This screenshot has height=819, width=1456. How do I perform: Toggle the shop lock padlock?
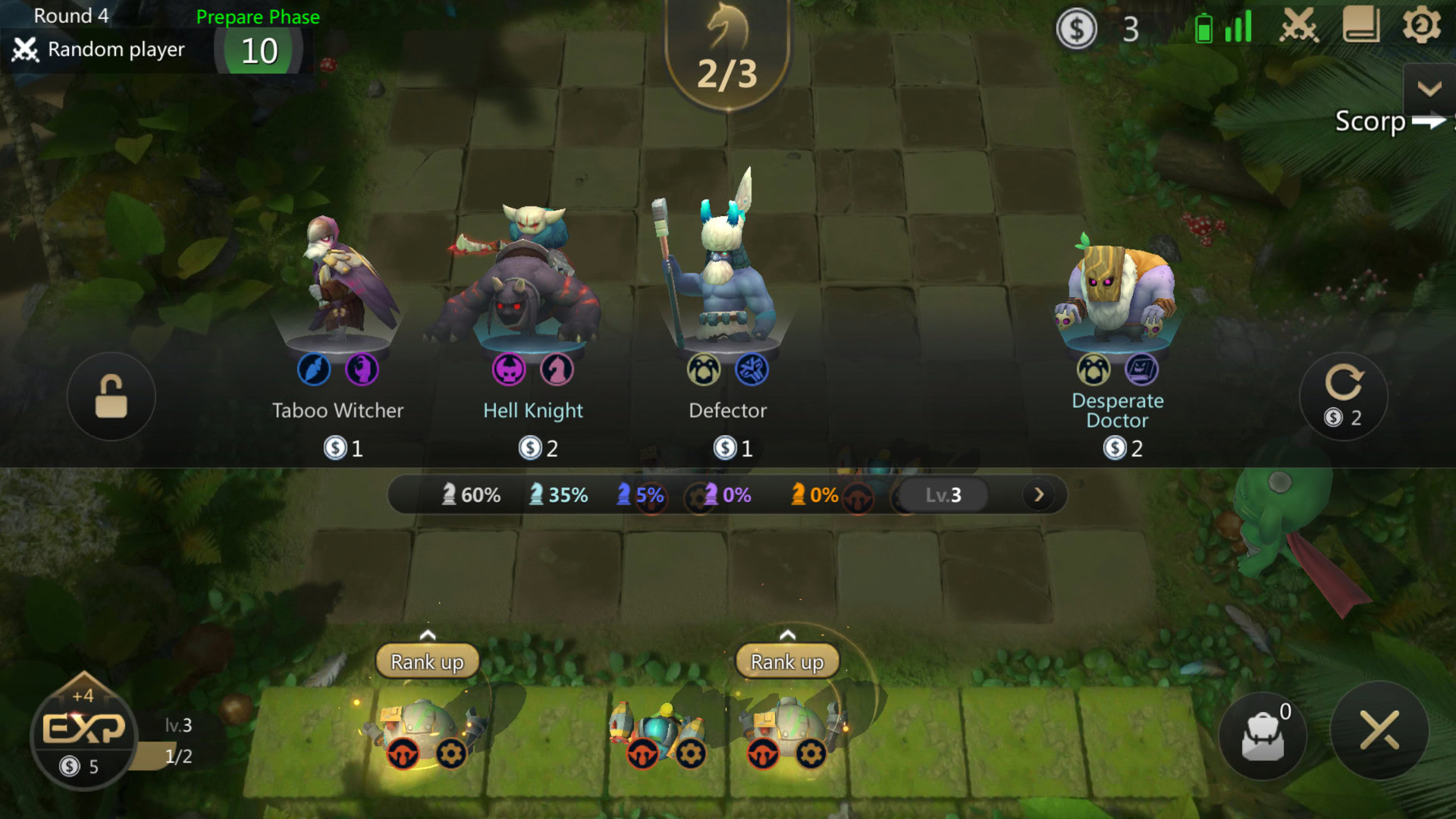(111, 396)
